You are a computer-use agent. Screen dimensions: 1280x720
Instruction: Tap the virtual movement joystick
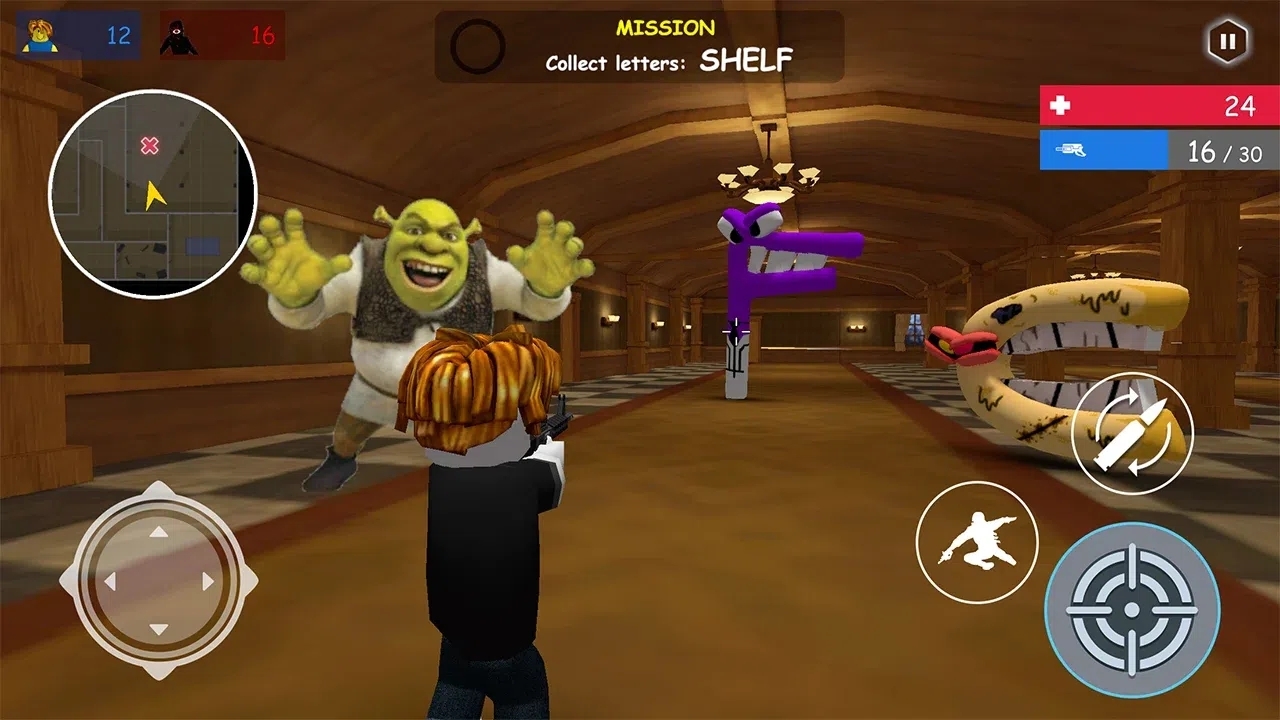click(158, 581)
